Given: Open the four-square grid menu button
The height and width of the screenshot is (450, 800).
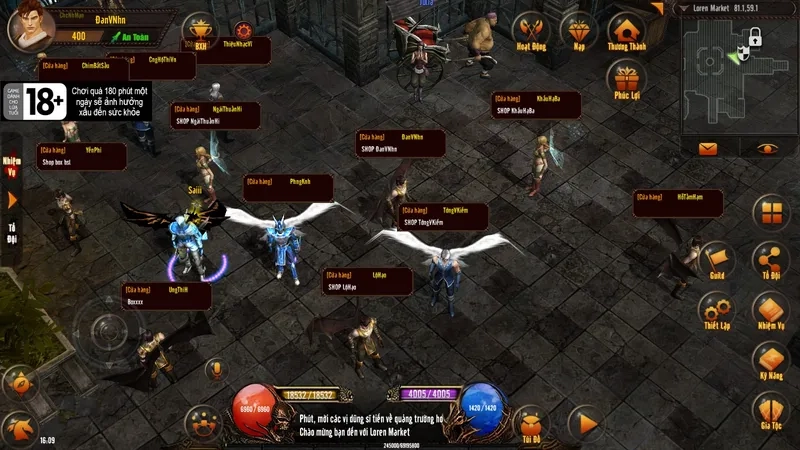Looking at the screenshot, I should 771,212.
